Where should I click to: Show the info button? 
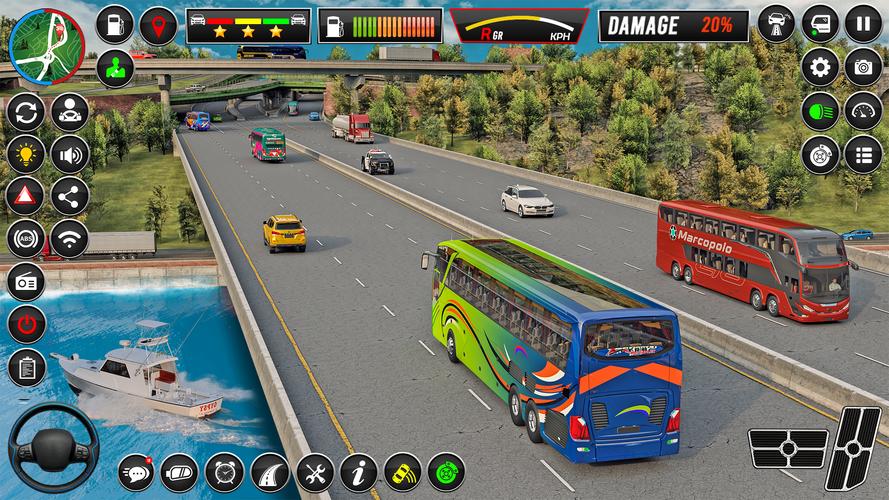(358, 472)
